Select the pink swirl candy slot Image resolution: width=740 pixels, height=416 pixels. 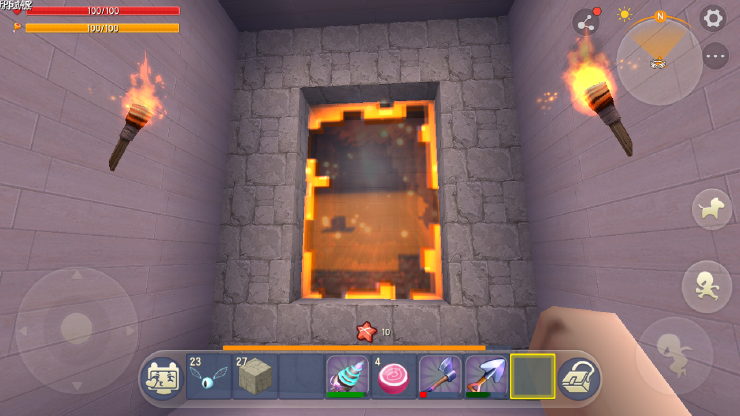(x=393, y=376)
